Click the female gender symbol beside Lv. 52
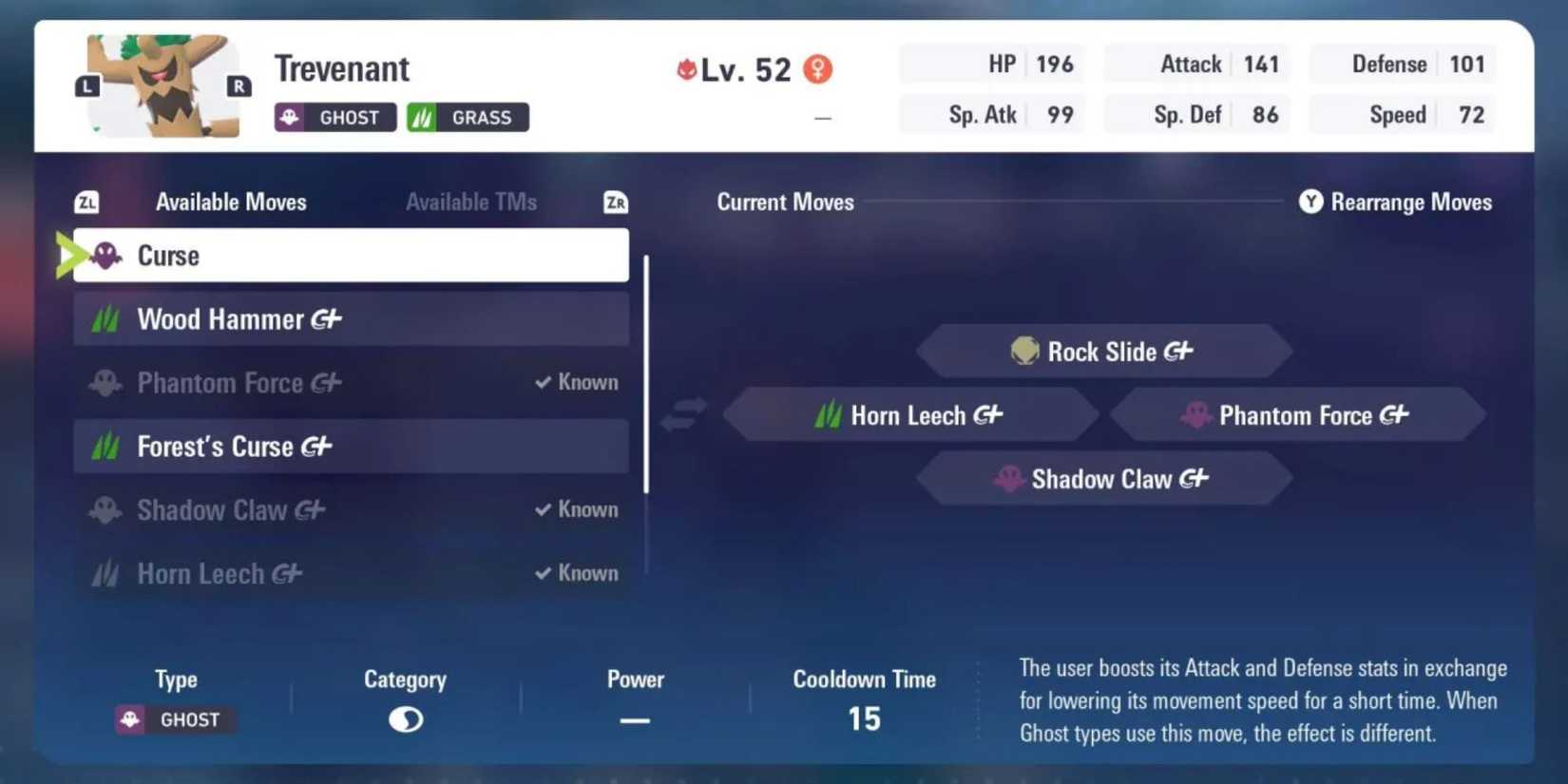1568x784 pixels. 817,68
